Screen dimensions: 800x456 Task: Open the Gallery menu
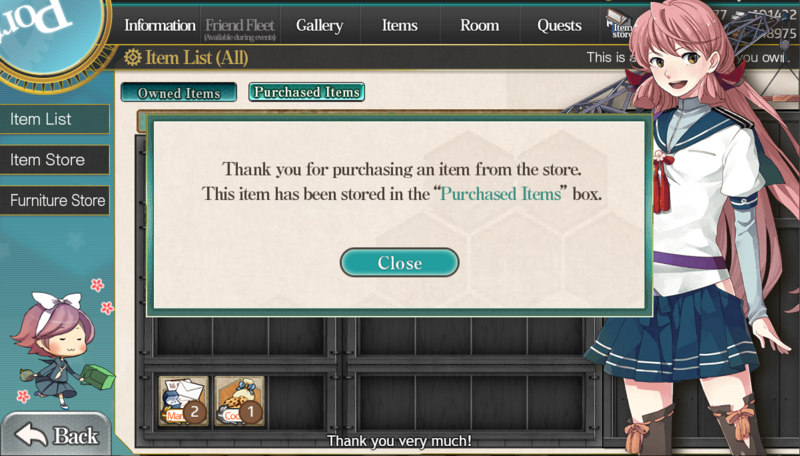319,25
